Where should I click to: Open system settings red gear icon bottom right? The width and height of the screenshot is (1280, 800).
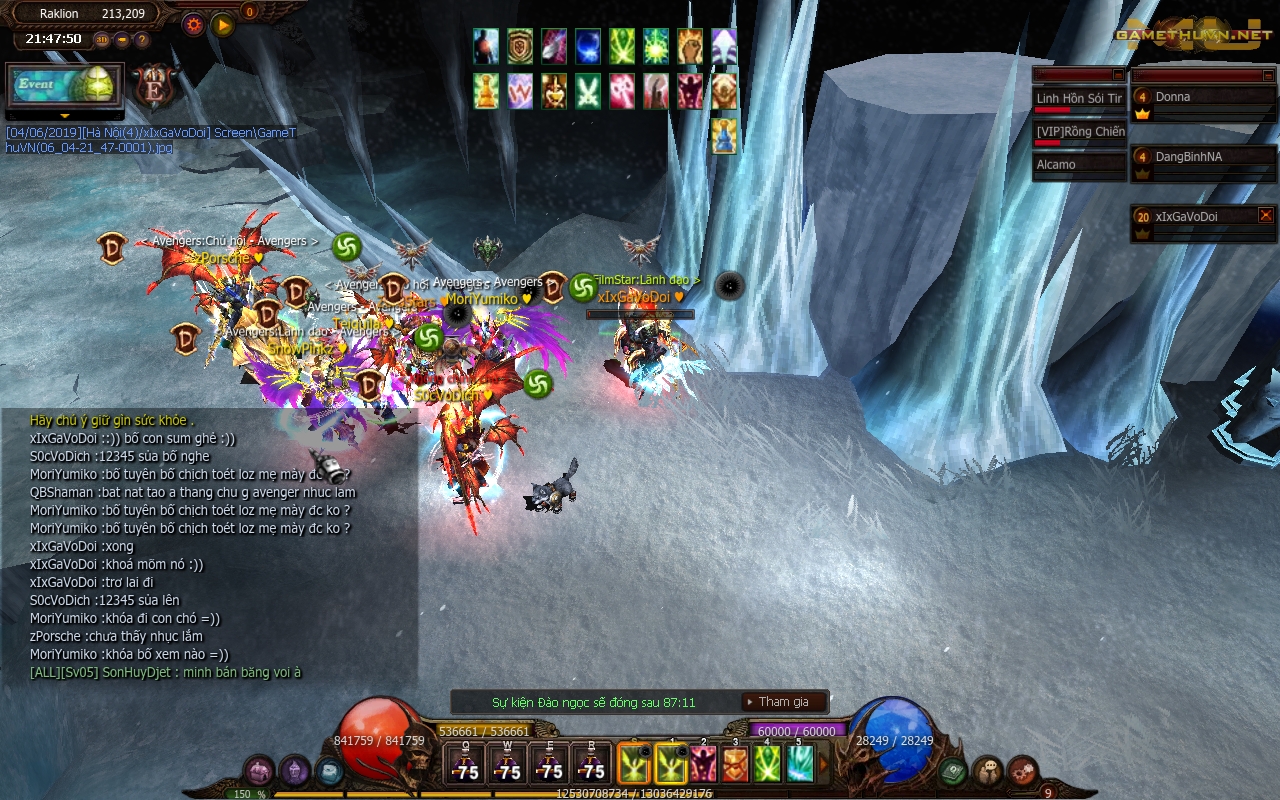pos(1022,770)
